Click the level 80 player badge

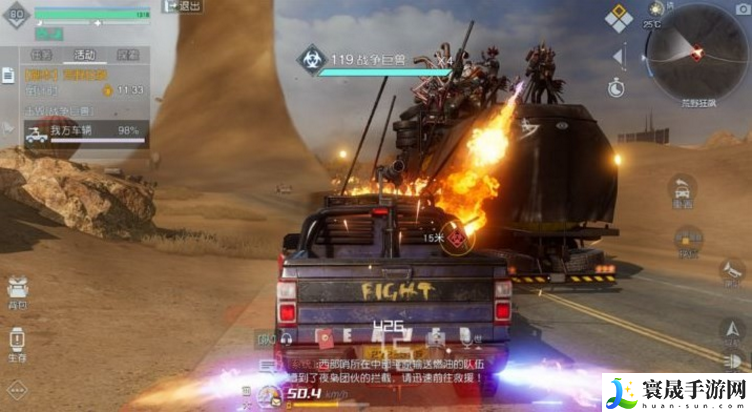16,14
